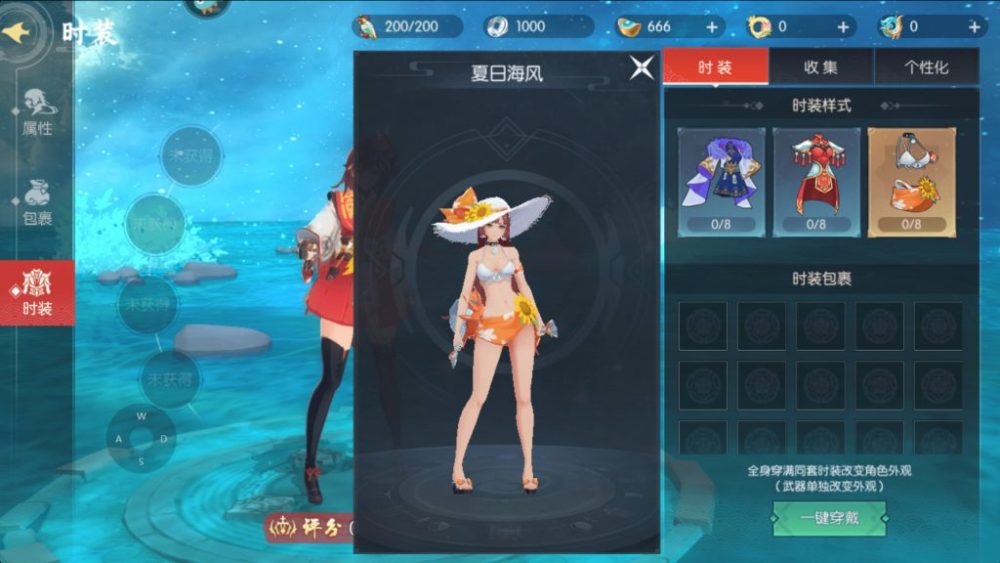Pick the orange sunflower swimsuit style

point(911,181)
